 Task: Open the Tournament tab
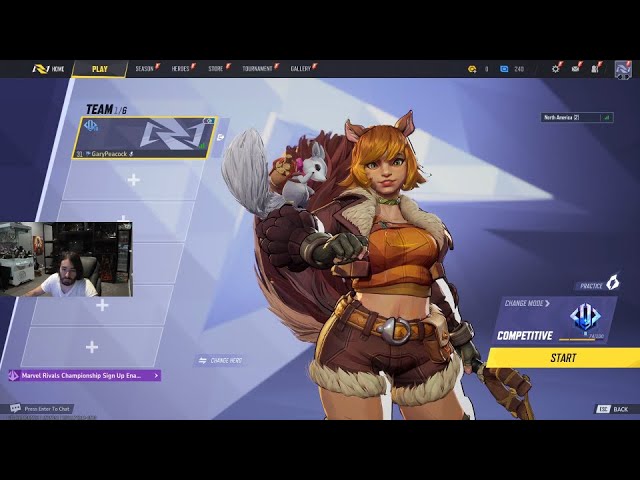[257, 69]
